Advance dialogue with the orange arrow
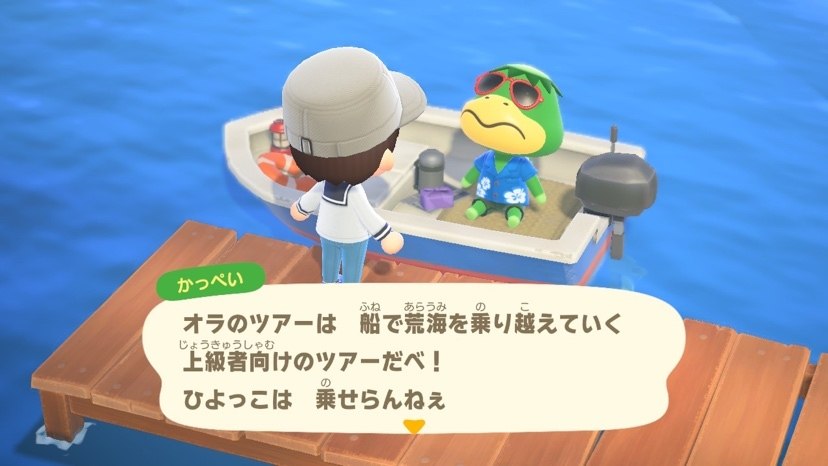Screen dimensions: 828x466 (410, 427)
